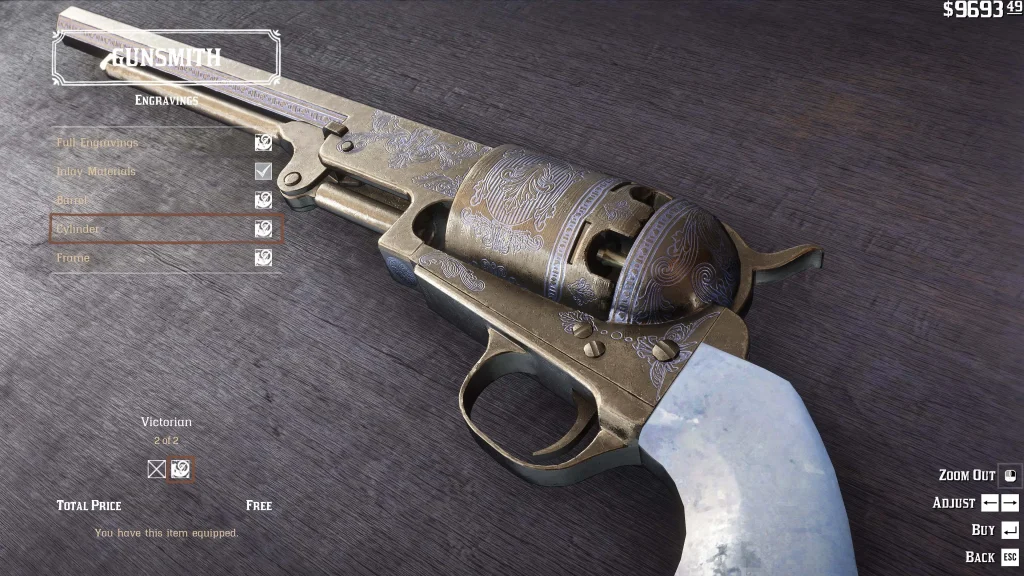Open the Frame engraving row

pos(166,258)
